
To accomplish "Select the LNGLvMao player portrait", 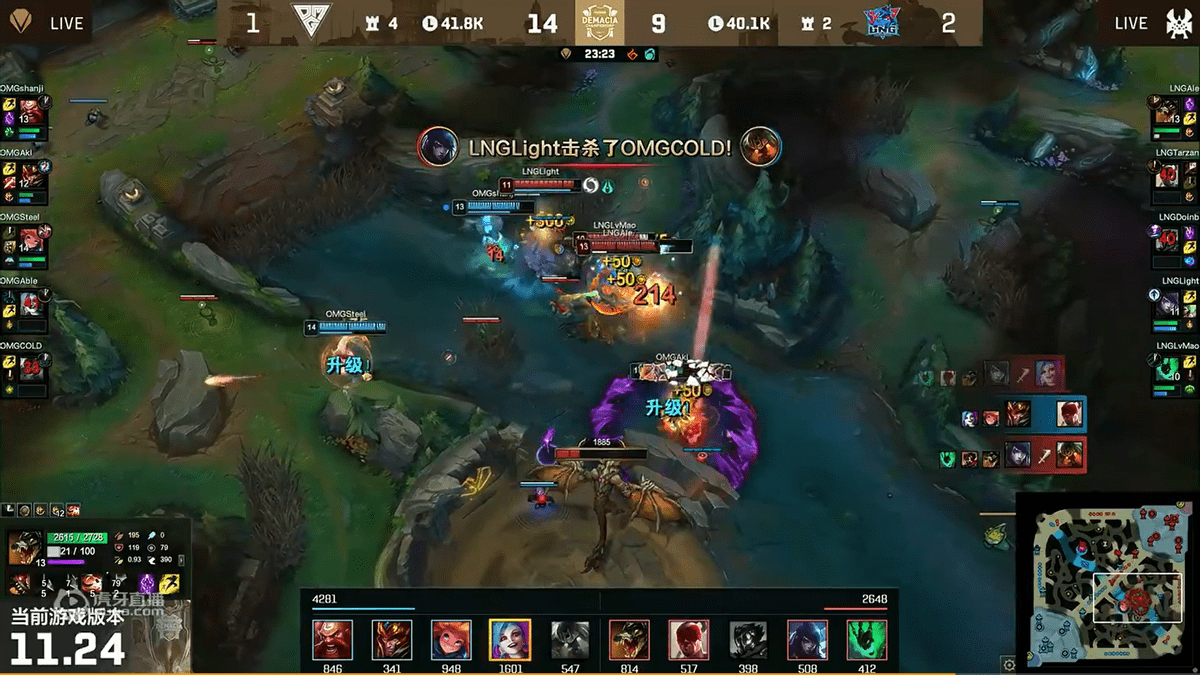I will pos(1165,368).
